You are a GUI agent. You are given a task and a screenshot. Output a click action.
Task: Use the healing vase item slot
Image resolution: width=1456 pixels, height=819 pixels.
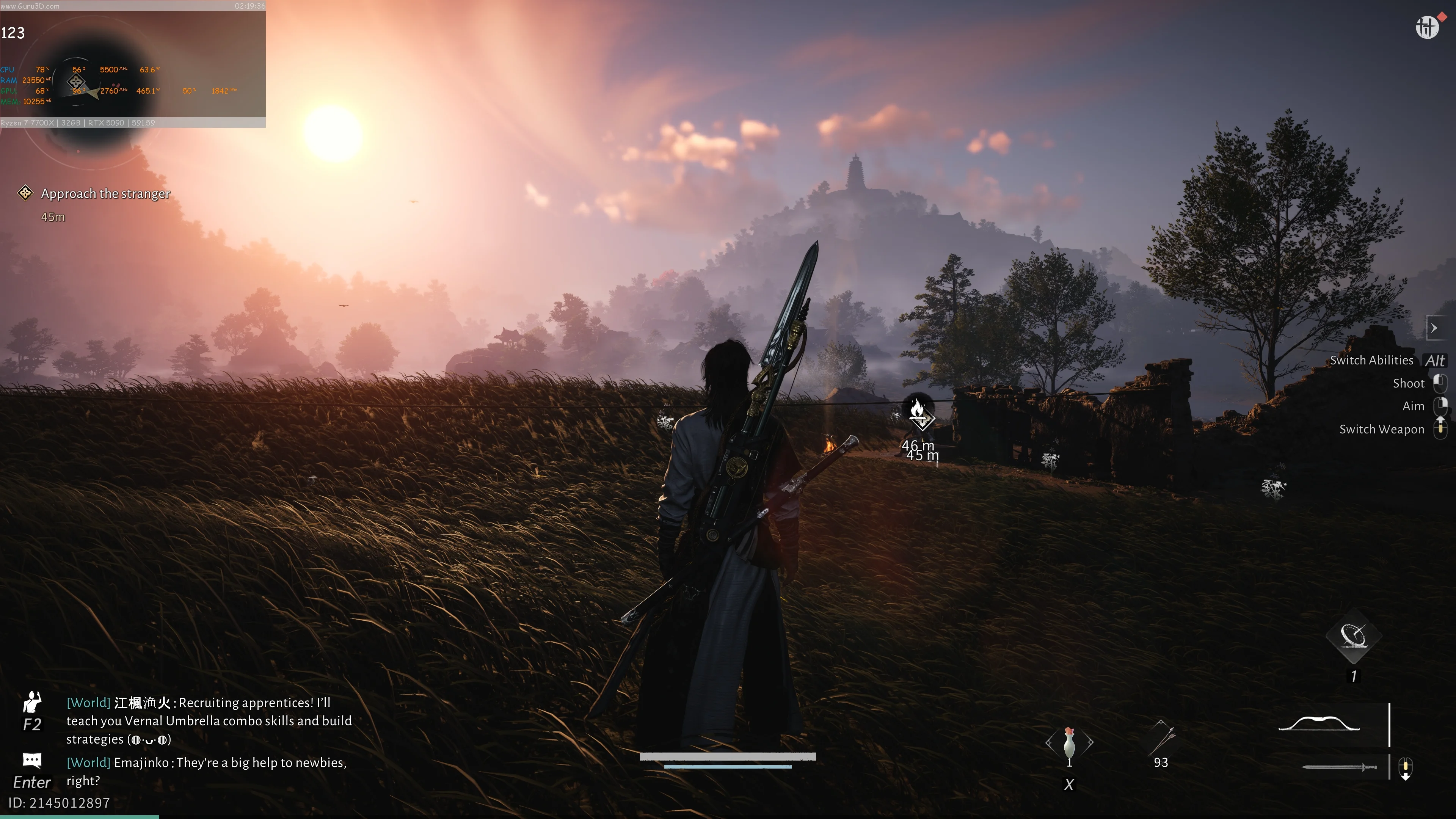click(x=1069, y=743)
